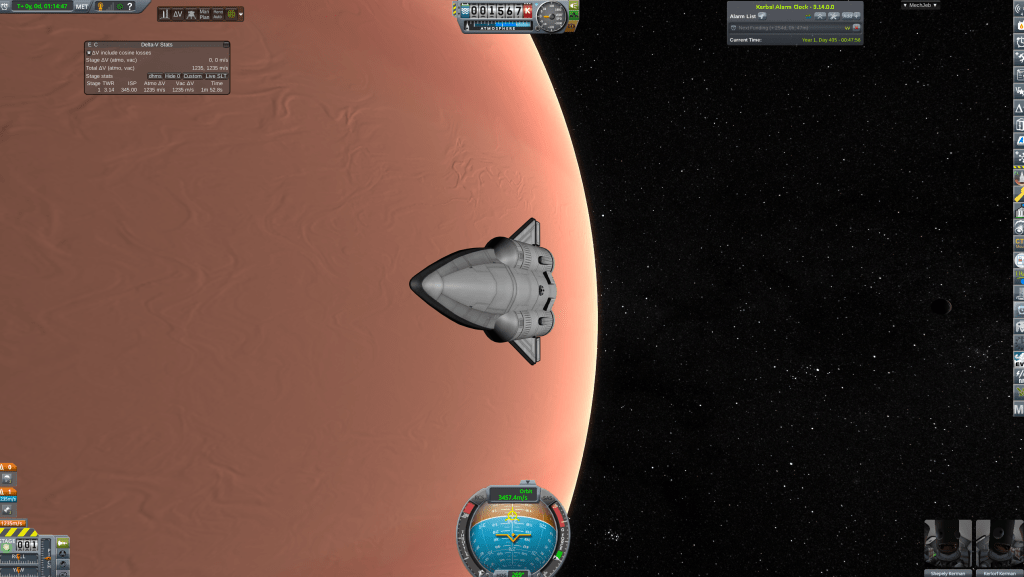This screenshot has width=1024, height=577.
Task: Minimize the Delta-V Stats window
Action: (x=226, y=45)
